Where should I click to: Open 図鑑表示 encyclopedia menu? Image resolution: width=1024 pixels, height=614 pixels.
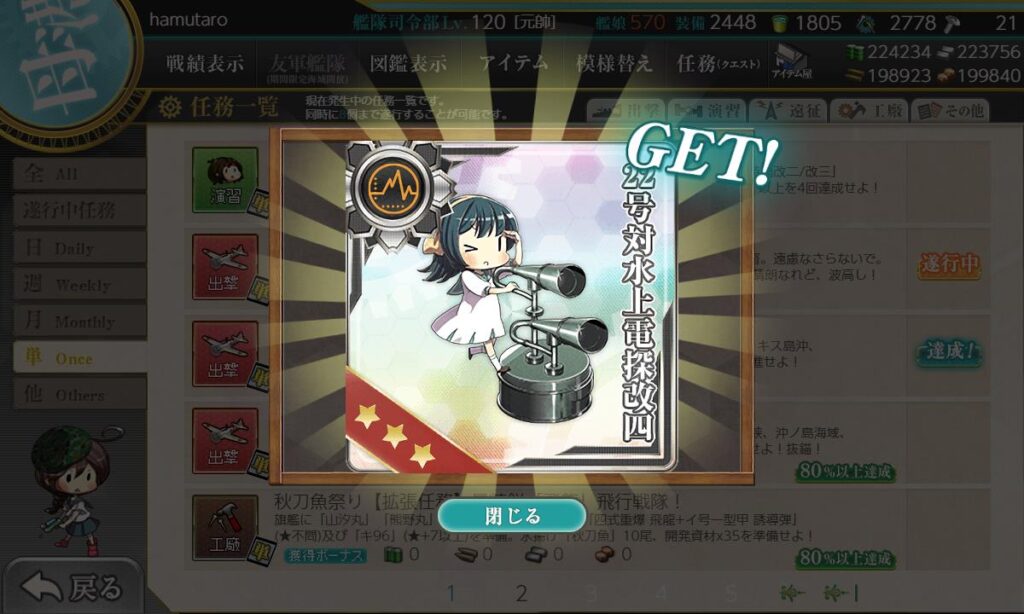pyautogui.click(x=408, y=63)
